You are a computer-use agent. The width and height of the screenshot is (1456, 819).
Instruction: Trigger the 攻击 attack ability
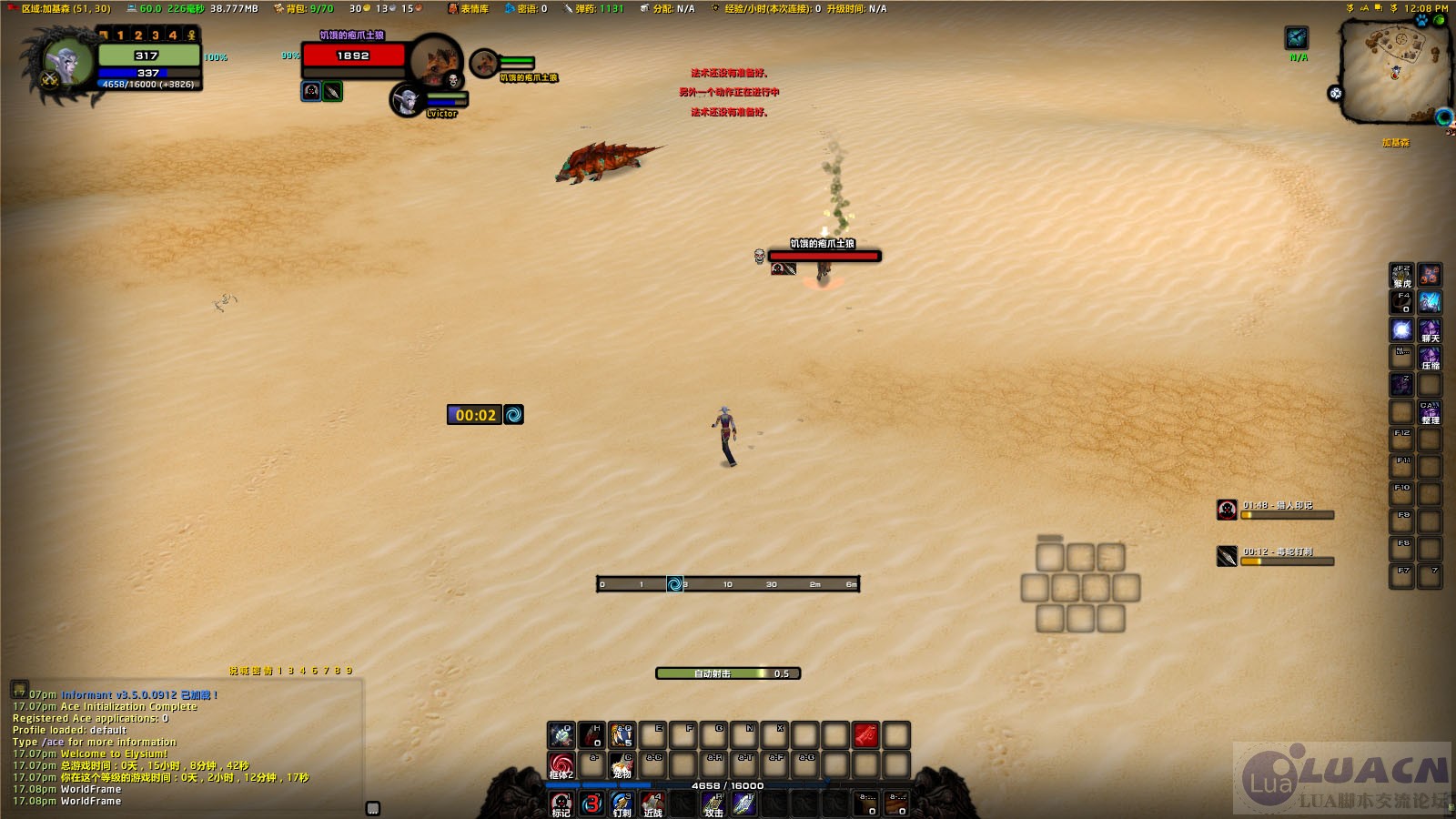click(714, 804)
